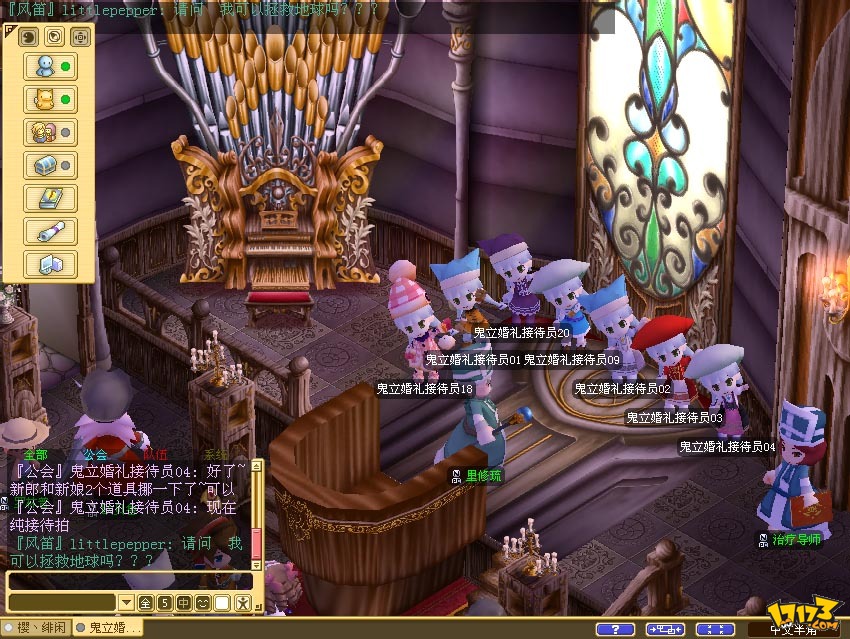Switch chat to the 全部 tab
Viewport: 850px width, 639px height.
pyautogui.click(x=34, y=455)
